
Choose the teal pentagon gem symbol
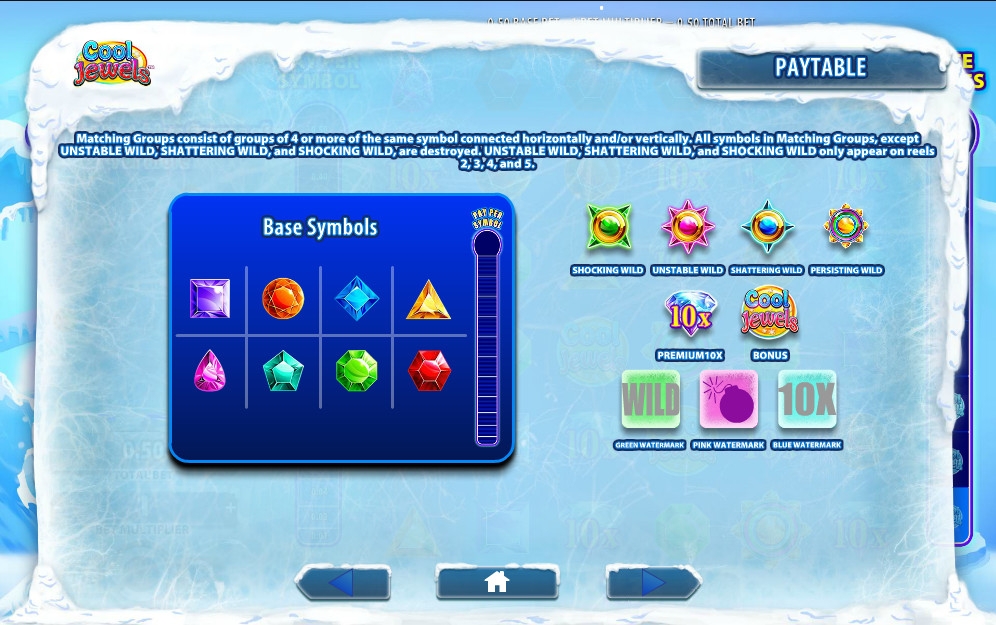pyautogui.click(x=283, y=371)
